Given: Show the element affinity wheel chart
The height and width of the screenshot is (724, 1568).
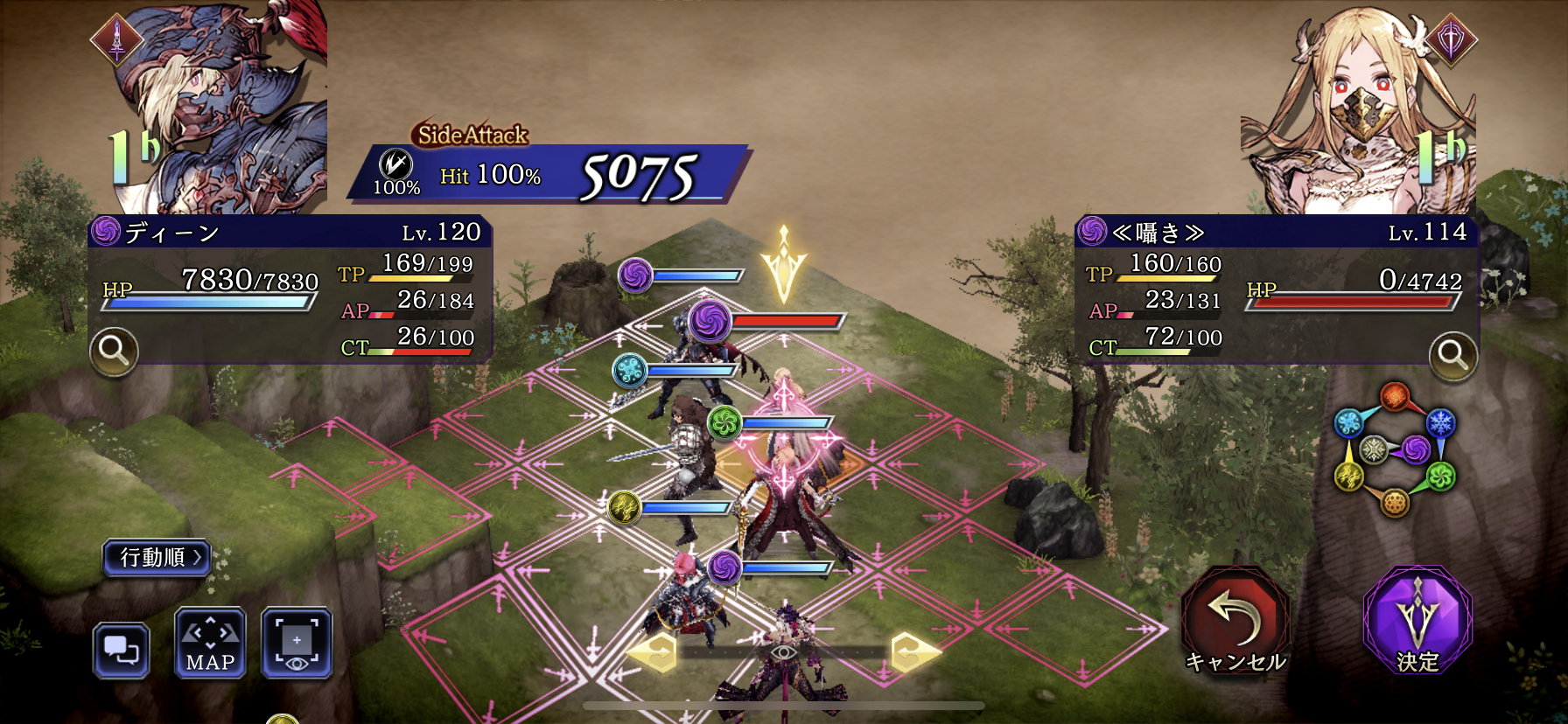Looking at the screenshot, I should [1394, 450].
